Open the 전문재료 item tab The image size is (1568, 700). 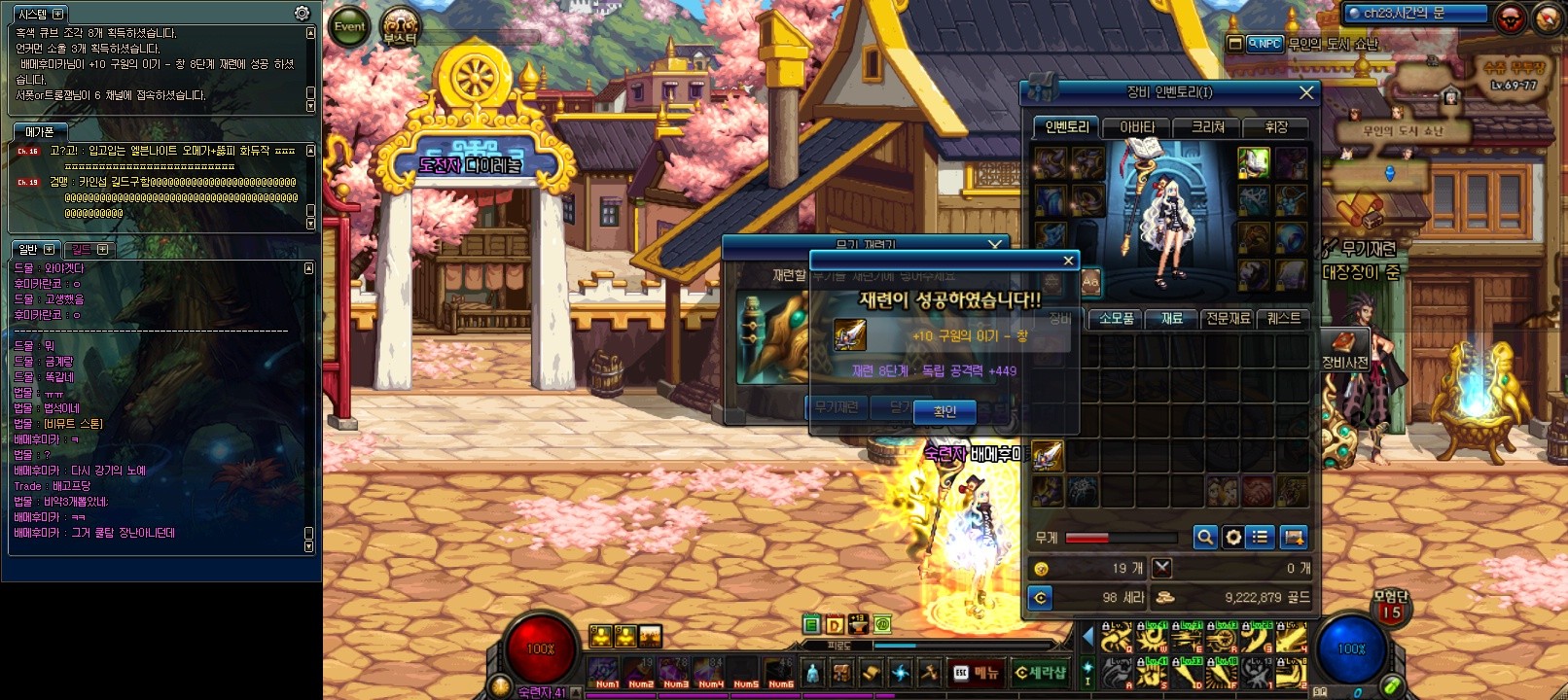click(1228, 319)
